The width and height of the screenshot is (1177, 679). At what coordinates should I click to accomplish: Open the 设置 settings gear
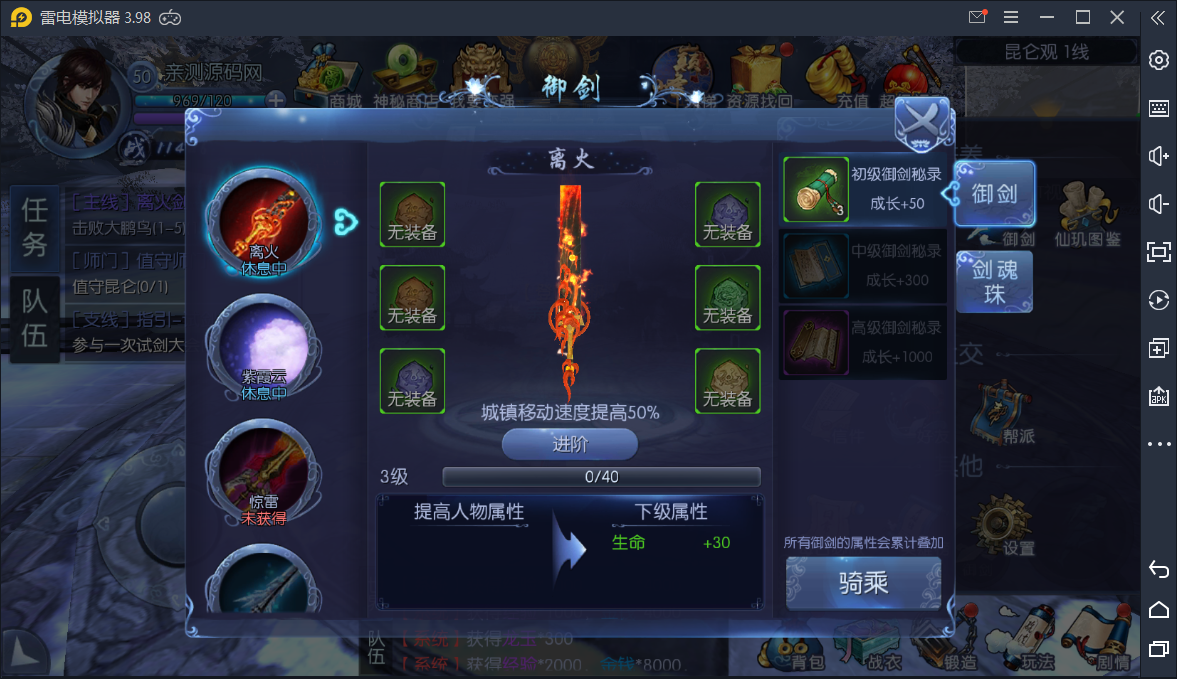tap(1001, 524)
